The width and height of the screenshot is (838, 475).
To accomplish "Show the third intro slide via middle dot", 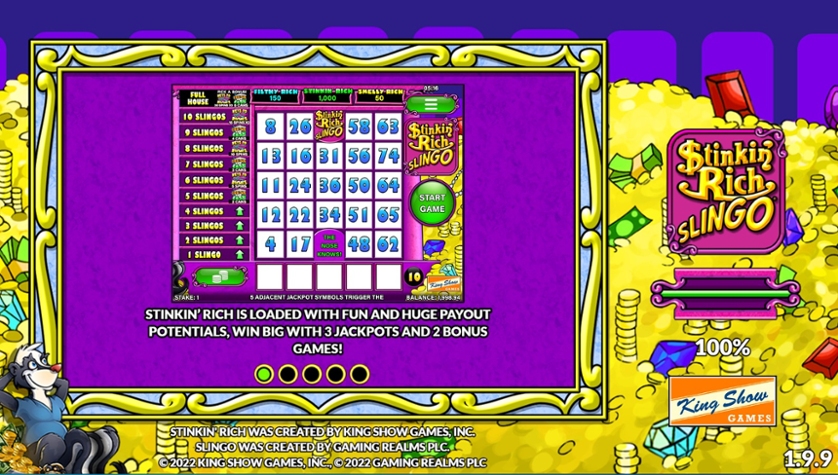I will tap(312, 374).
